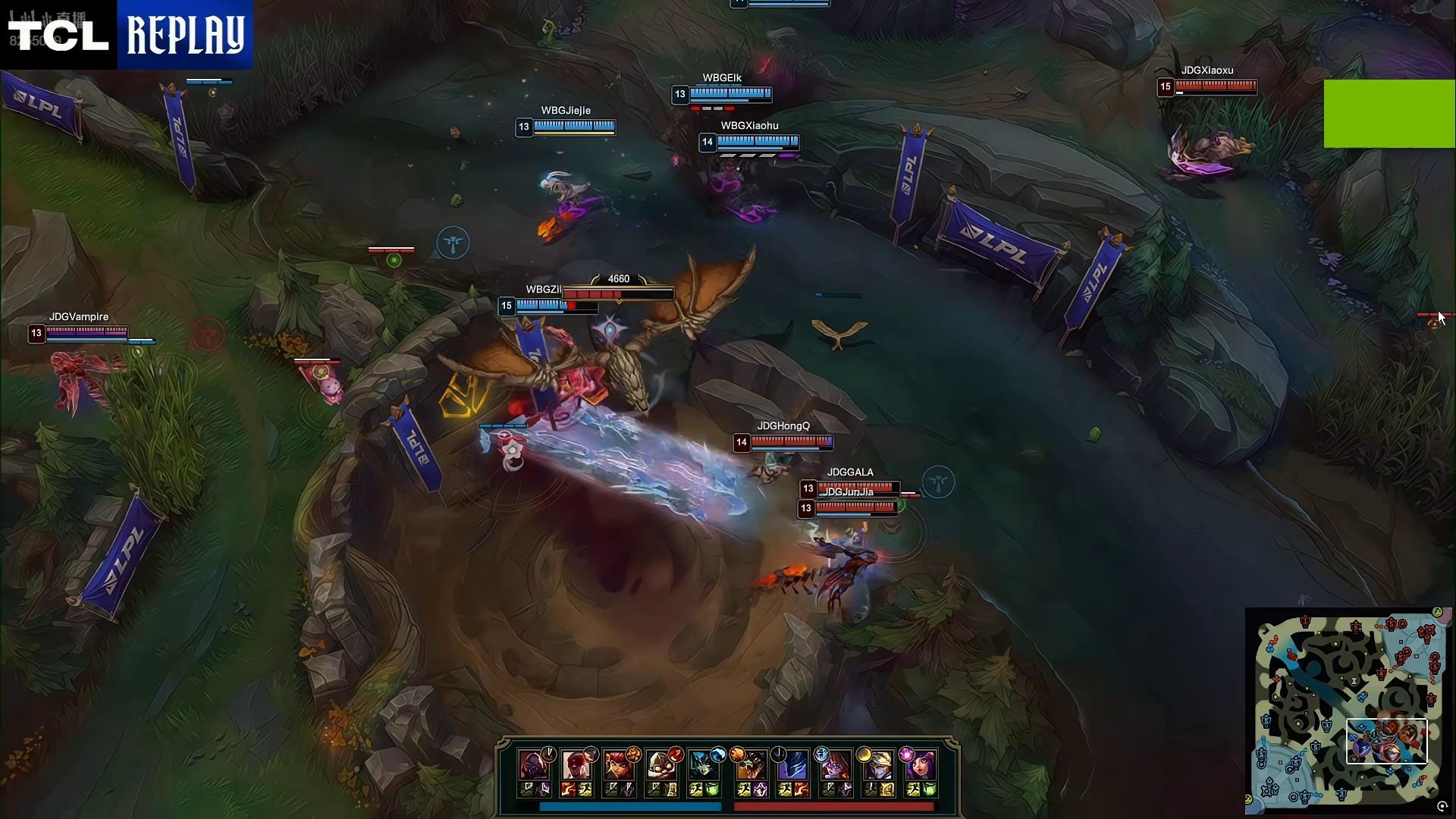
Task: Select the teal sea-monster champion portrait
Action: coord(704,766)
